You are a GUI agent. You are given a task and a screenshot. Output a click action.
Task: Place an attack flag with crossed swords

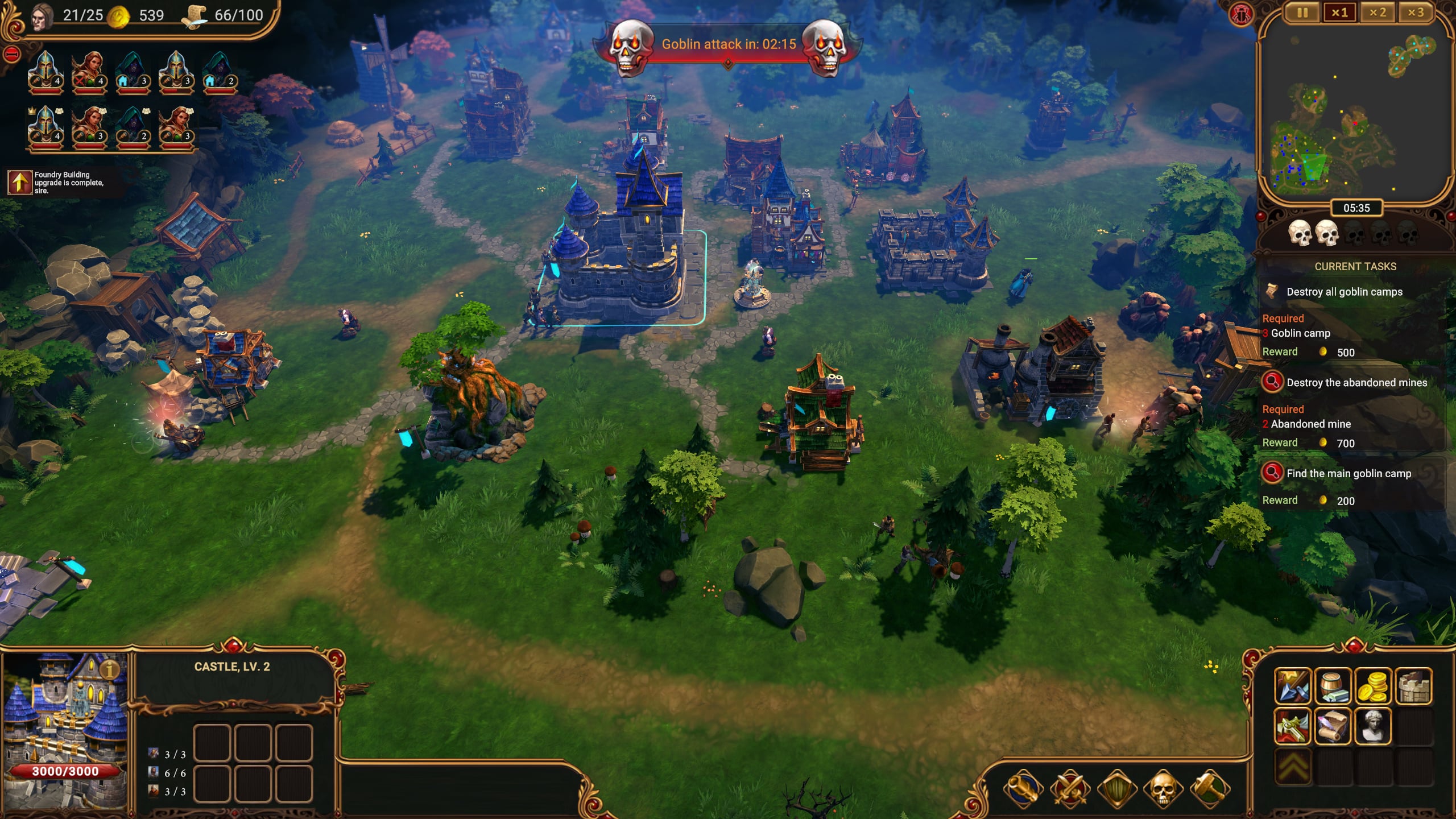[1069, 789]
